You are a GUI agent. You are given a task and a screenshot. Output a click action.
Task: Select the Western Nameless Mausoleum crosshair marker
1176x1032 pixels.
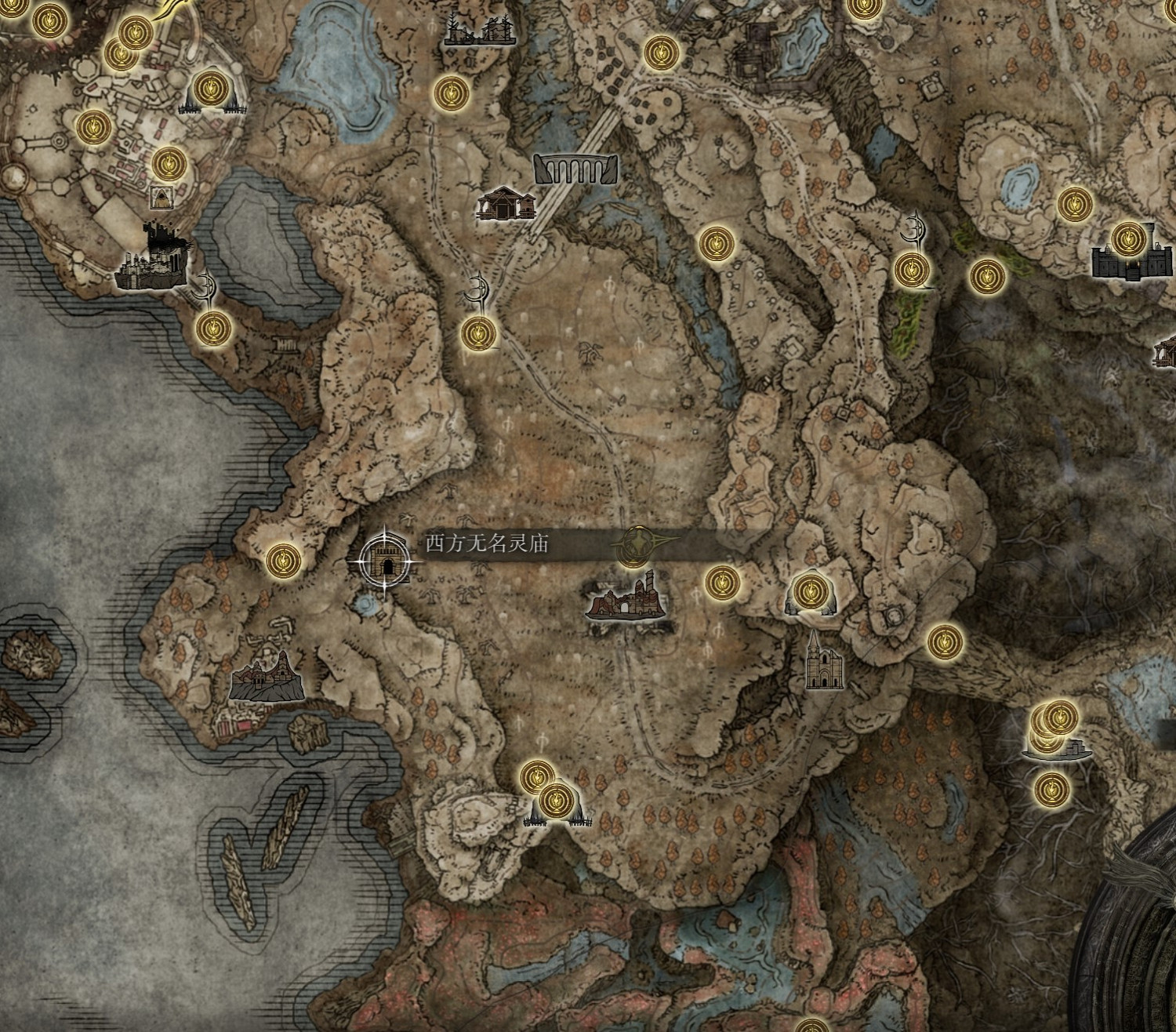(x=384, y=562)
